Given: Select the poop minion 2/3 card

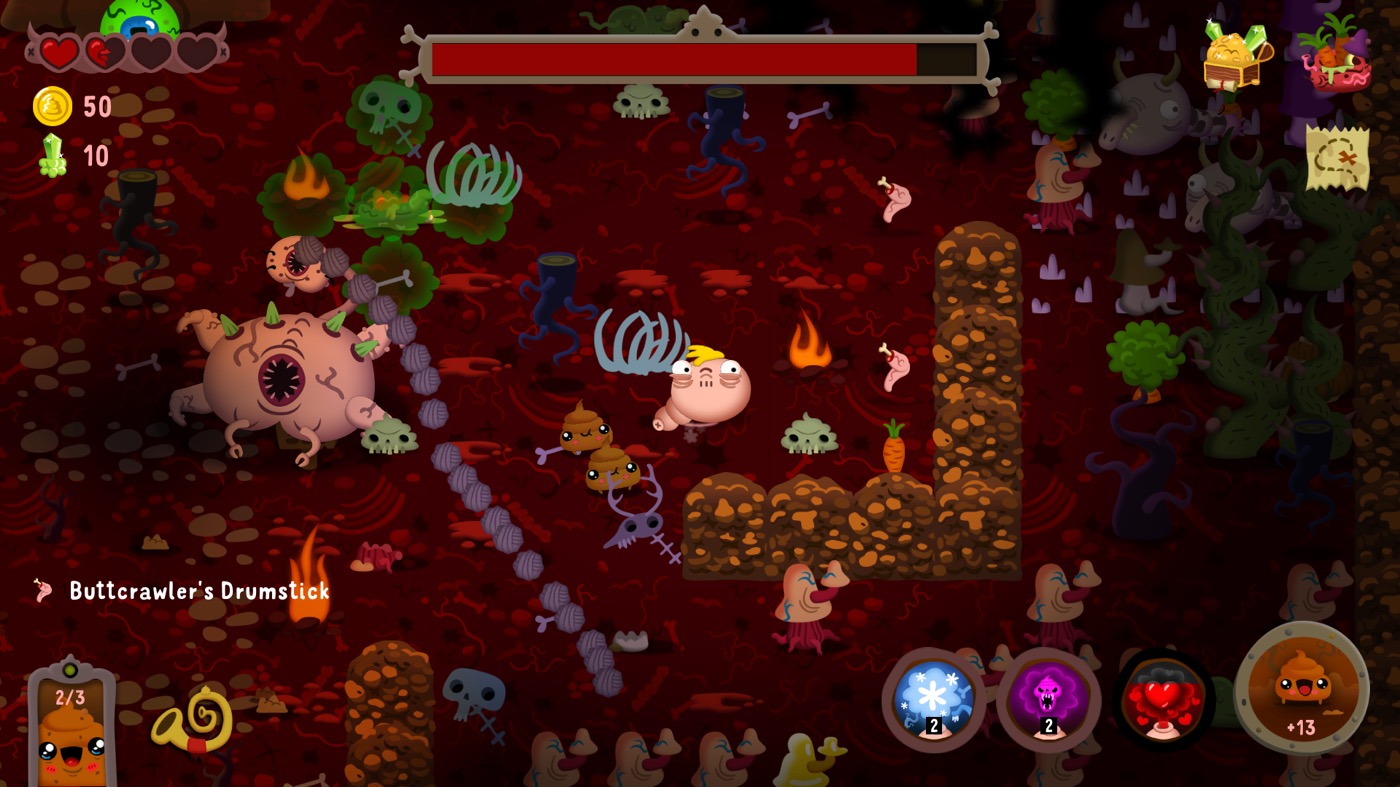Looking at the screenshot, I should tap(71, 725).
